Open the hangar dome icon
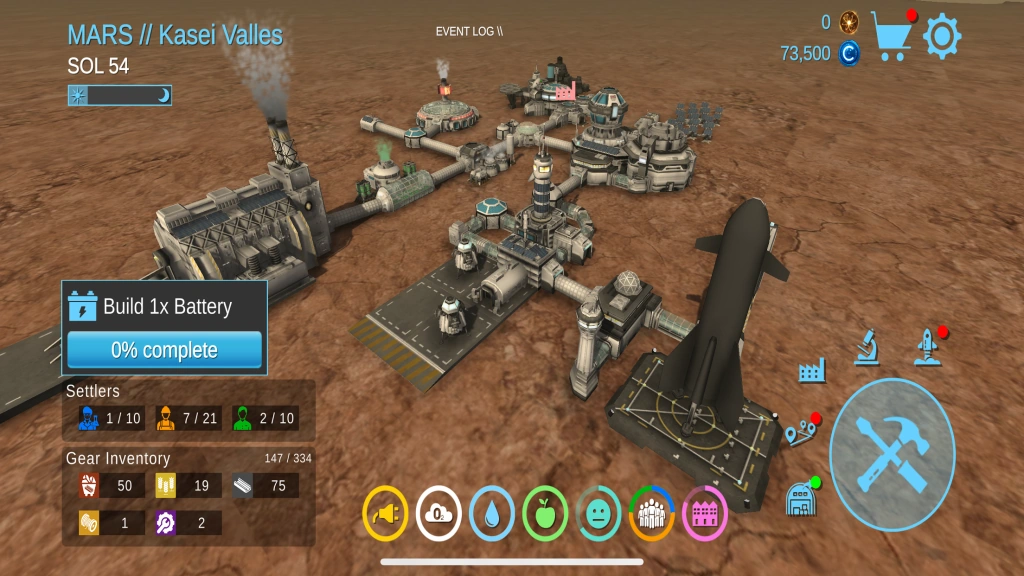The image size is (1024, 576). pos(800,497)
